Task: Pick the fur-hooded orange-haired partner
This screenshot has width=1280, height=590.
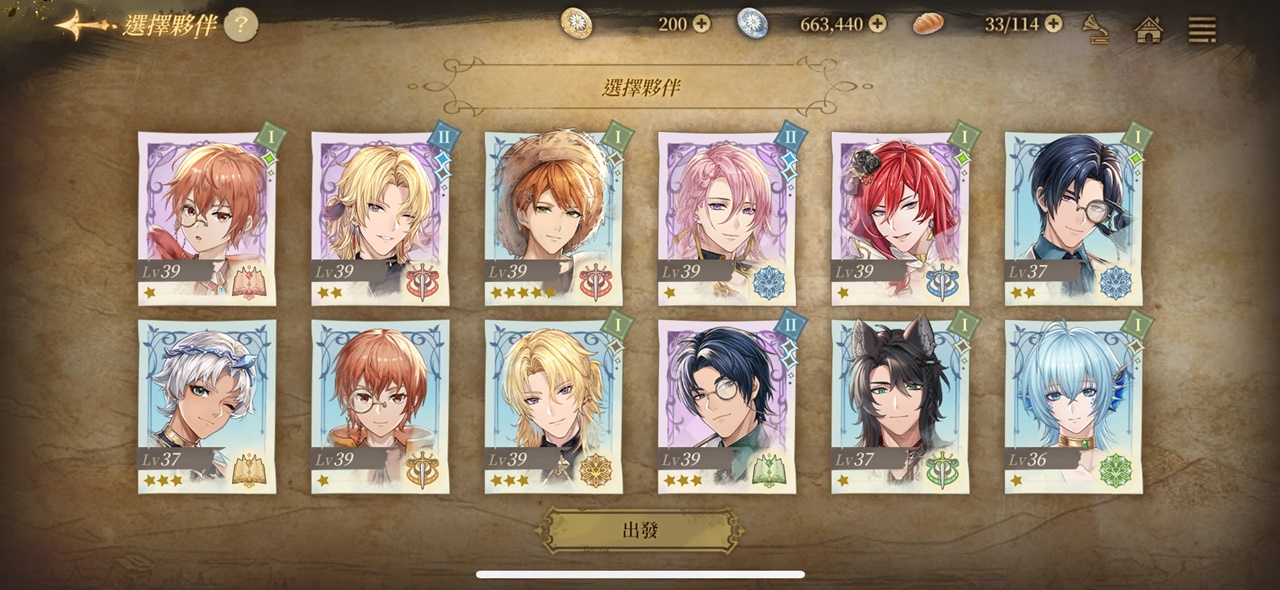Action: [x=553, y=219]
